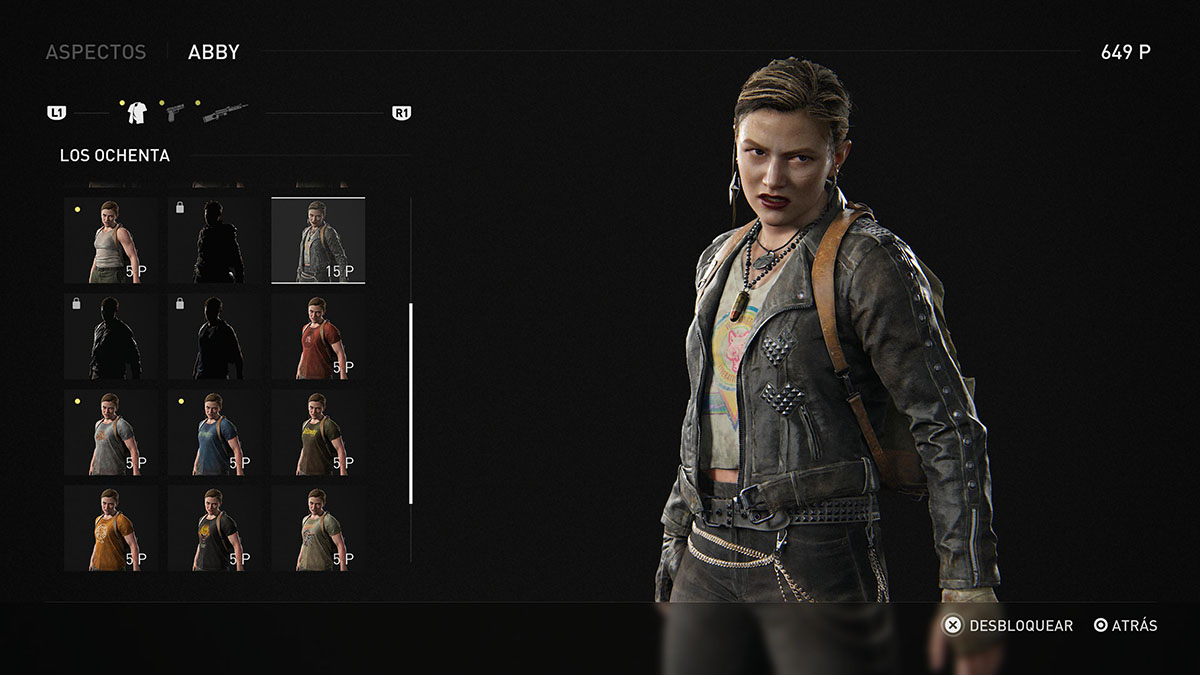Select the dark olive t-shirt outfit
1200x675 pixels.
(x=318, y=432)
